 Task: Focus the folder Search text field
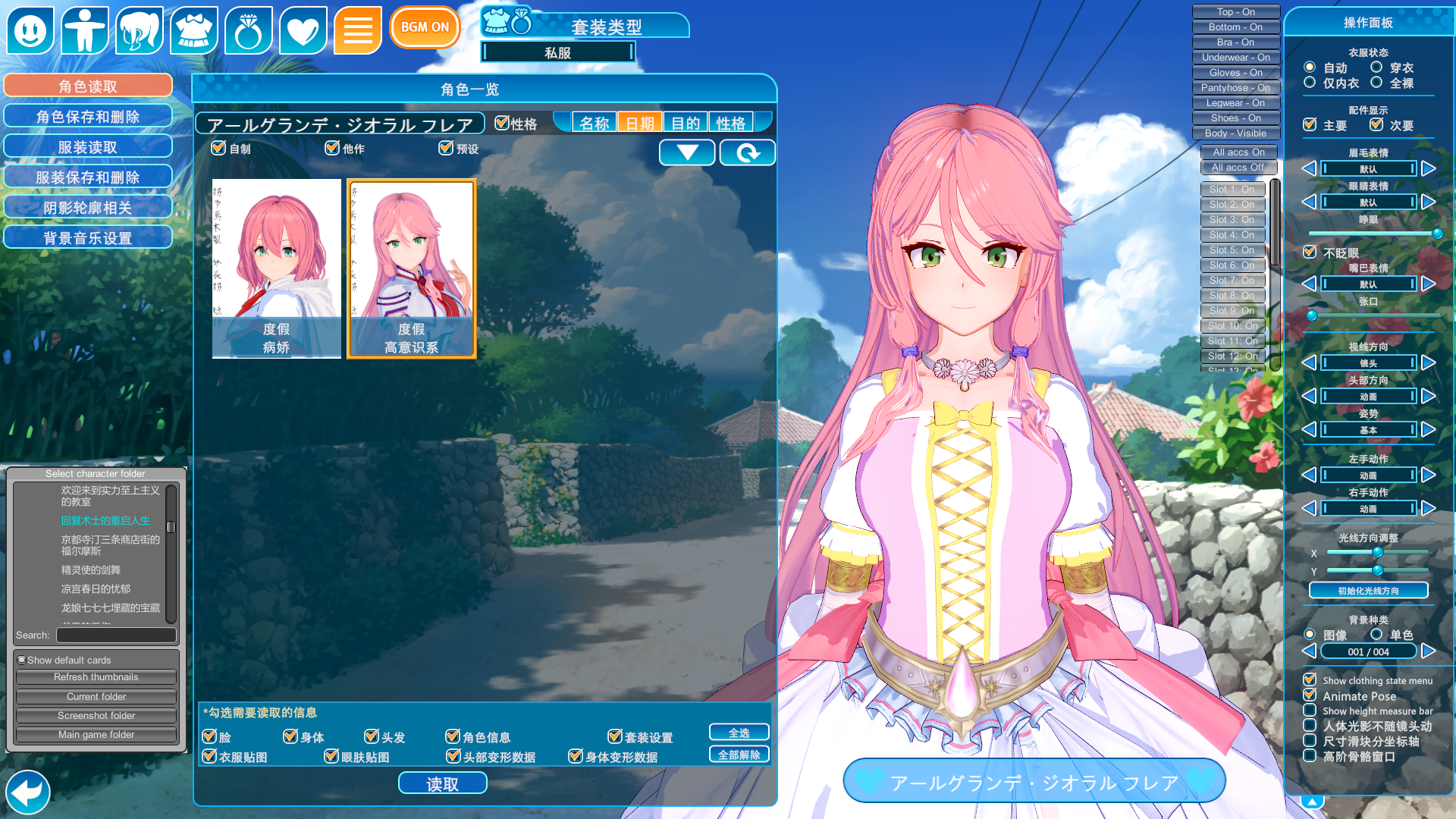pos(116,635)
